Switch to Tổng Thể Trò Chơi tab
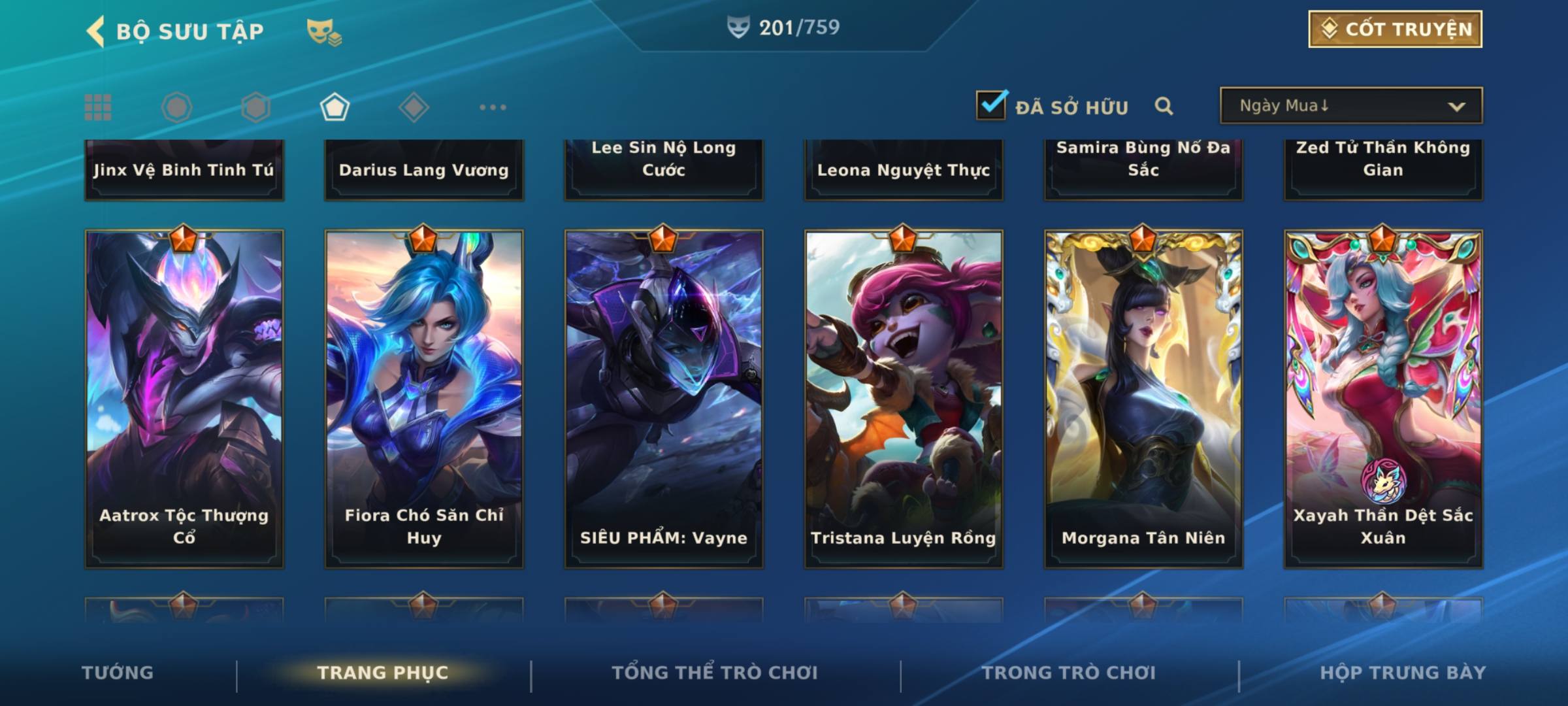Viewport: 1568px width, 706px height. coord(715,673)
